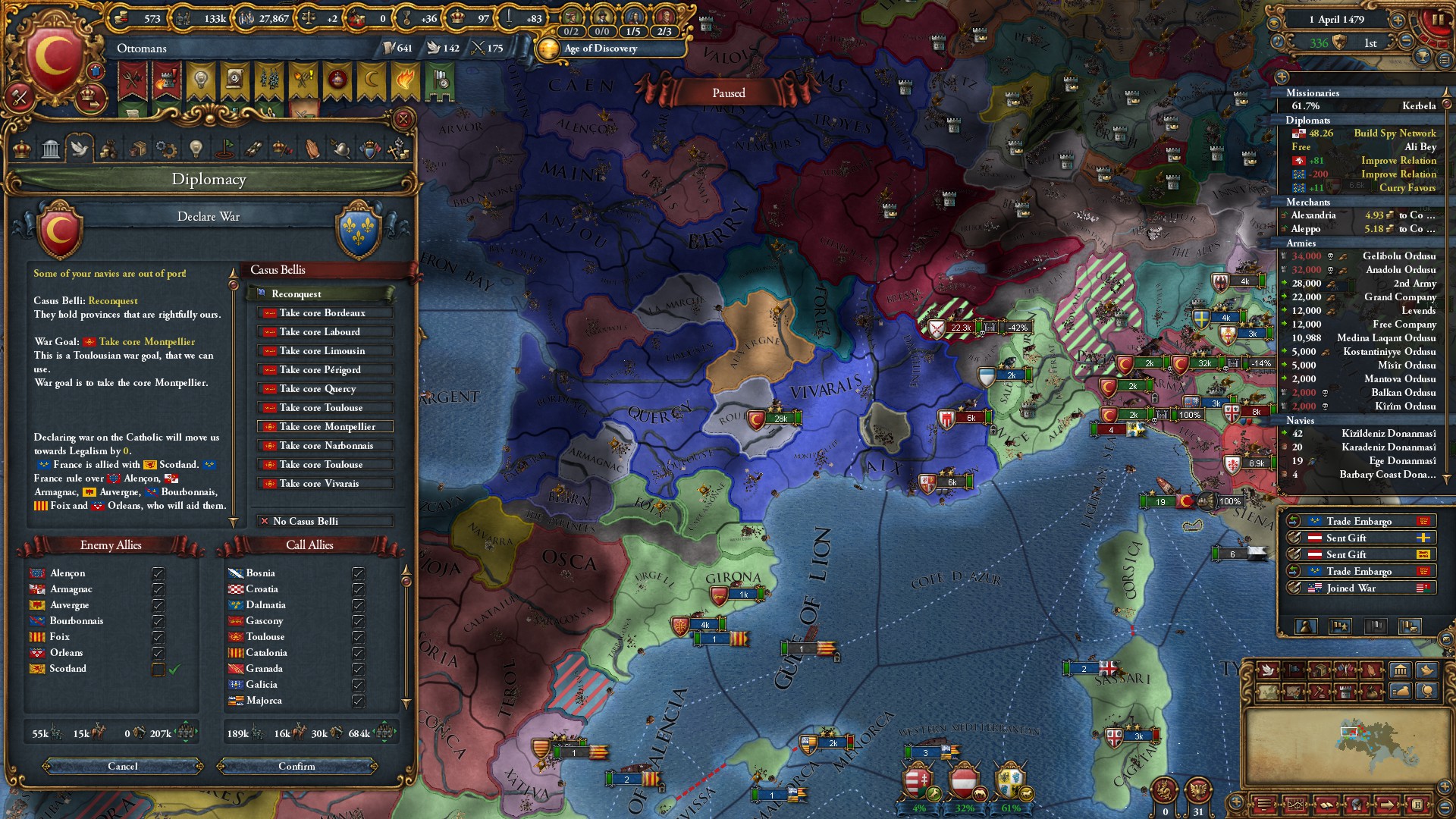
Task: Open the Age of Discovery panel
Action: pyautogui.click(x=600, y=49)
